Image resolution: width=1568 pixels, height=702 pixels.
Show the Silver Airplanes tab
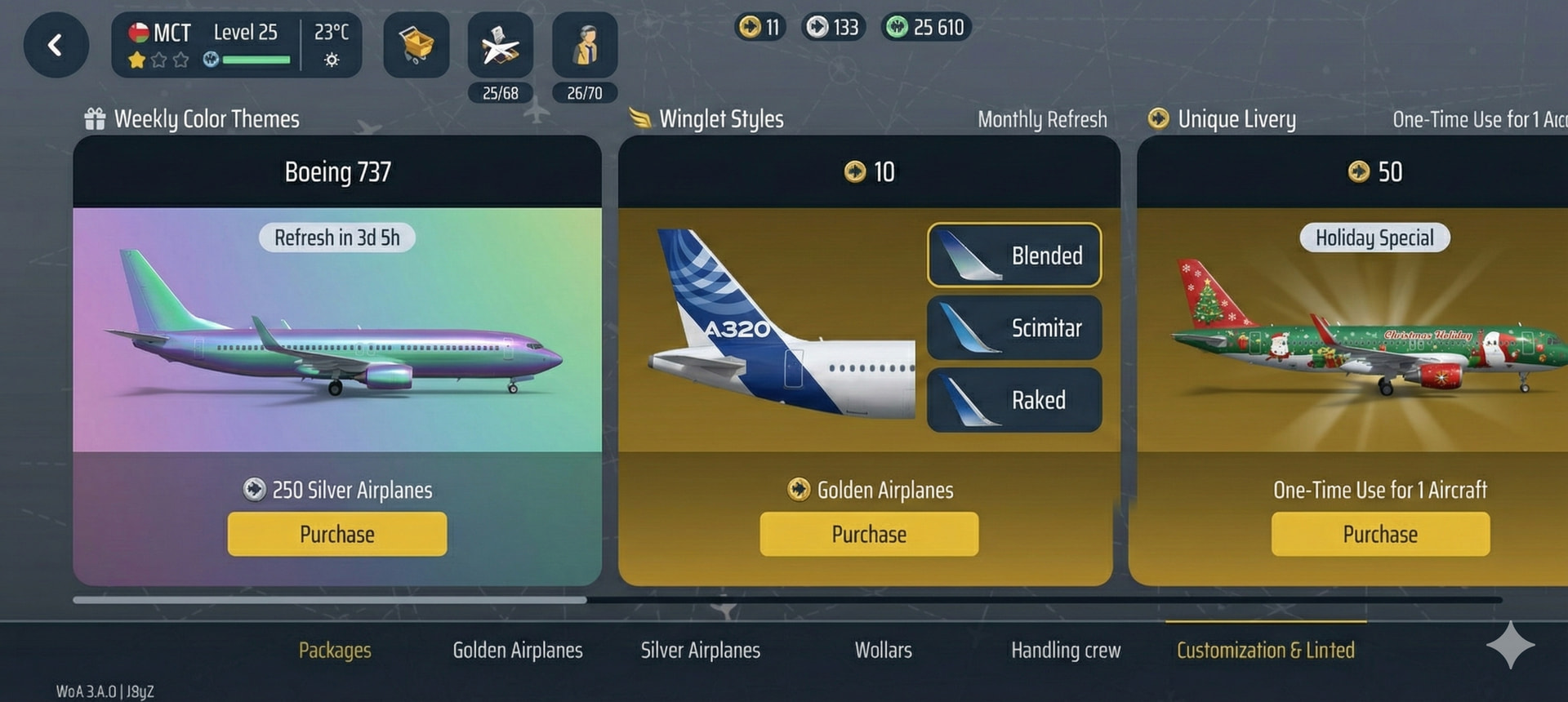click(700, 650)
